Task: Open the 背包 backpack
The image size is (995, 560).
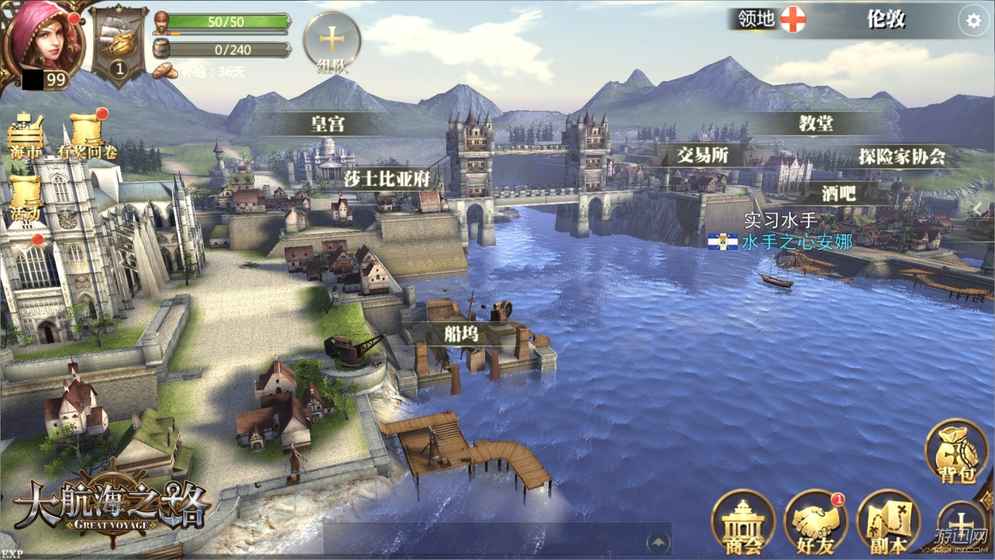Action: [x=955, y=453]
